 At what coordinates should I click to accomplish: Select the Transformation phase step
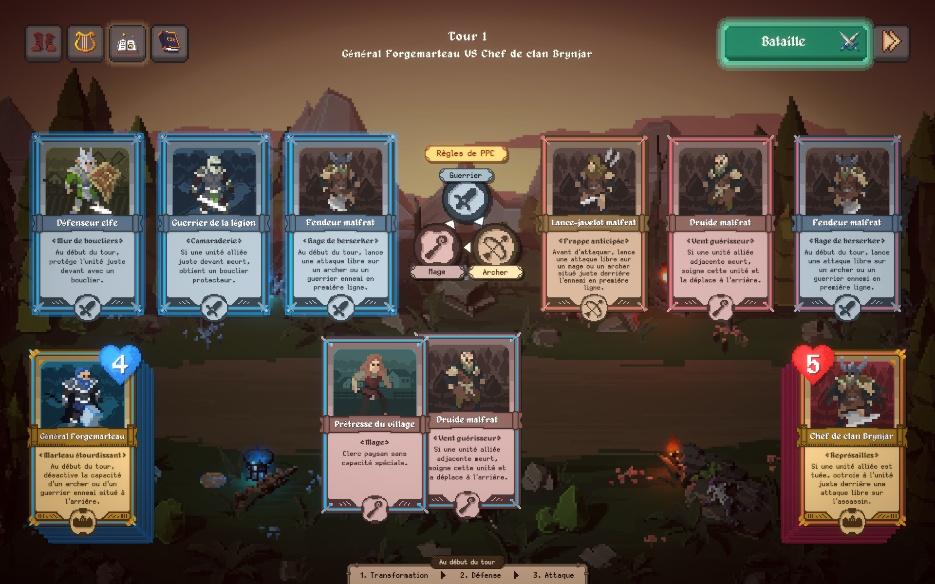click(x=395, y=575)
